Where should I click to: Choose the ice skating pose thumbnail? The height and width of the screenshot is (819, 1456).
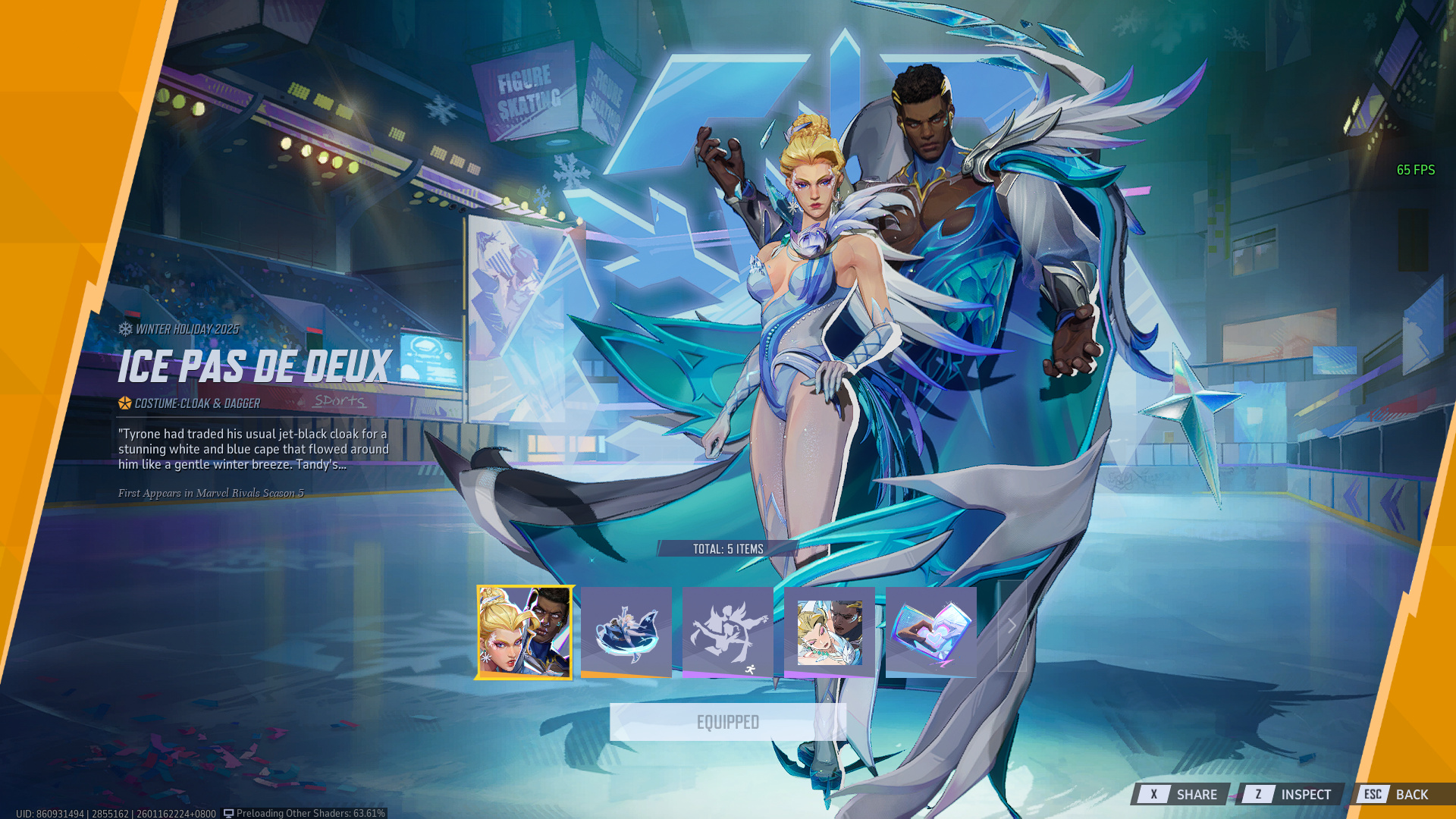click(626, 632)
